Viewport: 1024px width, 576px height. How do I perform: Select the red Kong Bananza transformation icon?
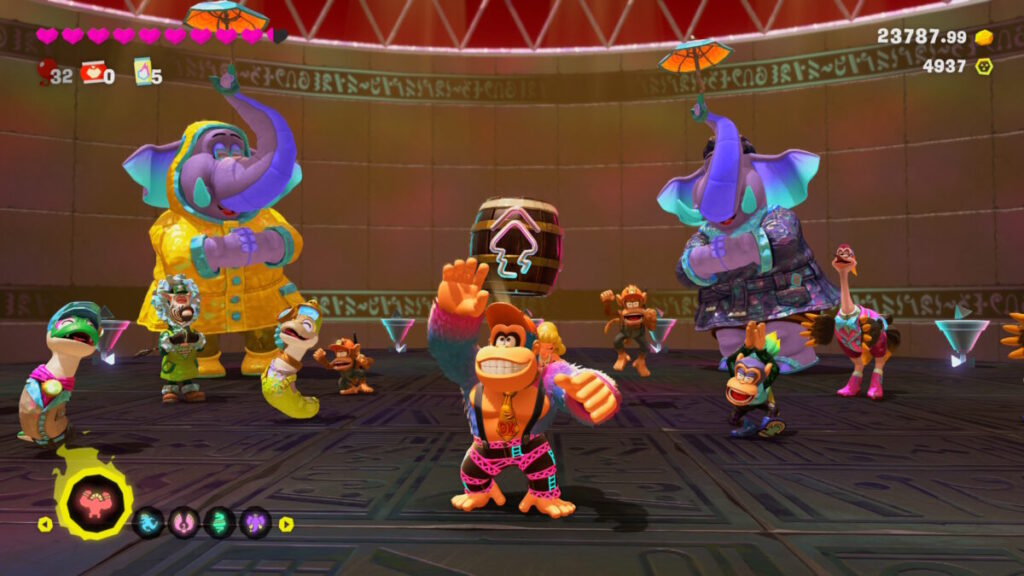pos(94,501)
